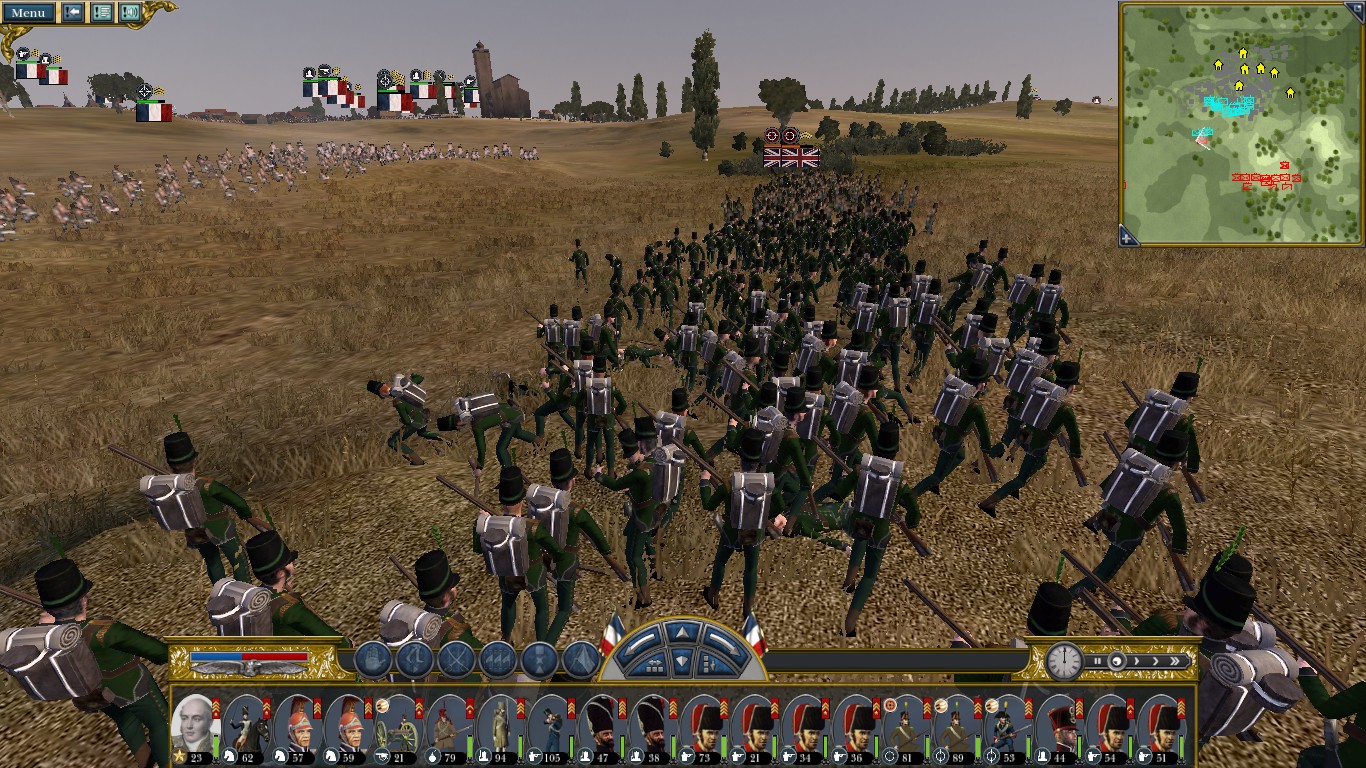Click the minimap's top-right corner button
Screen dimensions: 1366x768
(1356, 11)
